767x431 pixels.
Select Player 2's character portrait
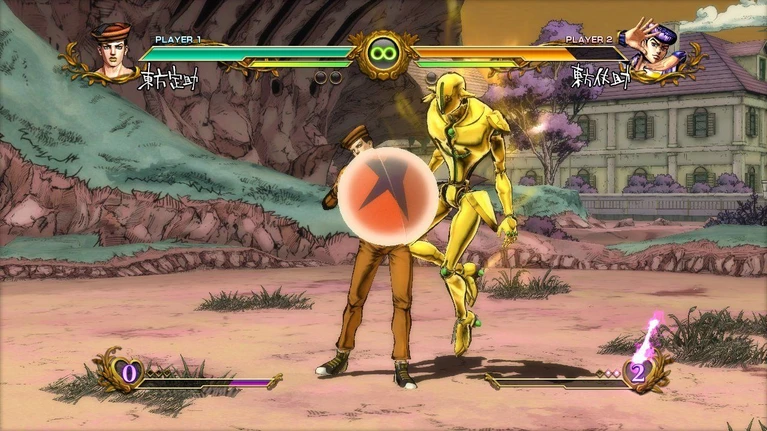653,49
